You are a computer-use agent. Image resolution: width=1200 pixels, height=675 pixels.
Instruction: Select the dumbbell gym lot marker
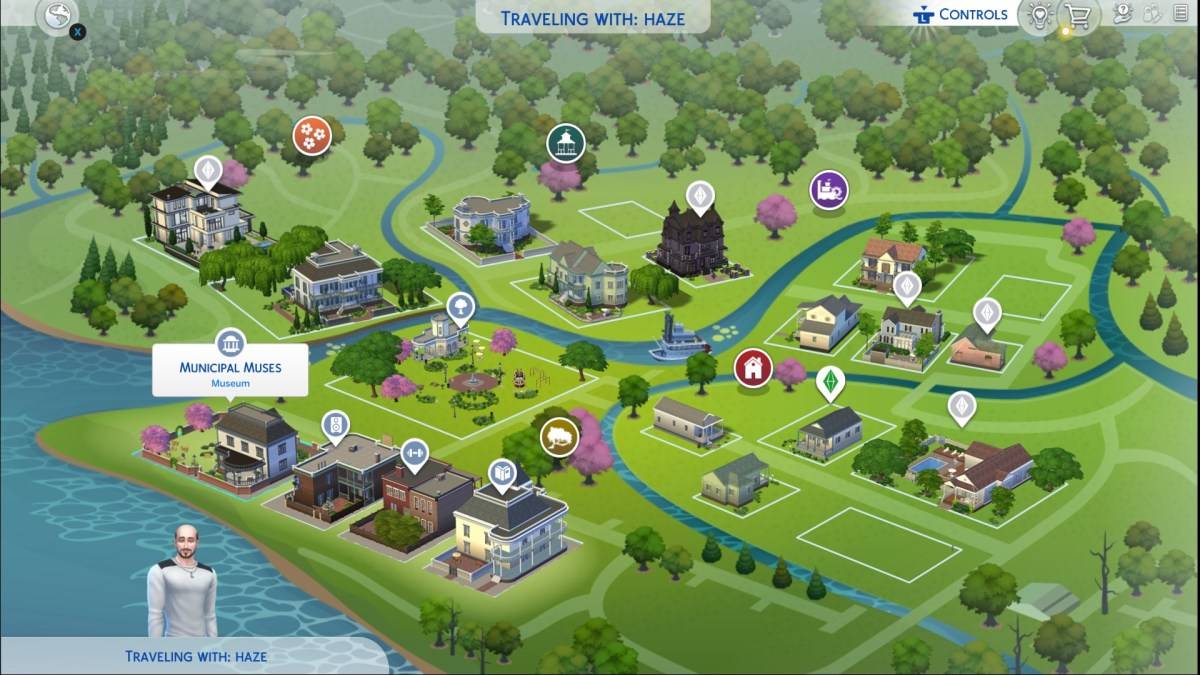point(414,455)
